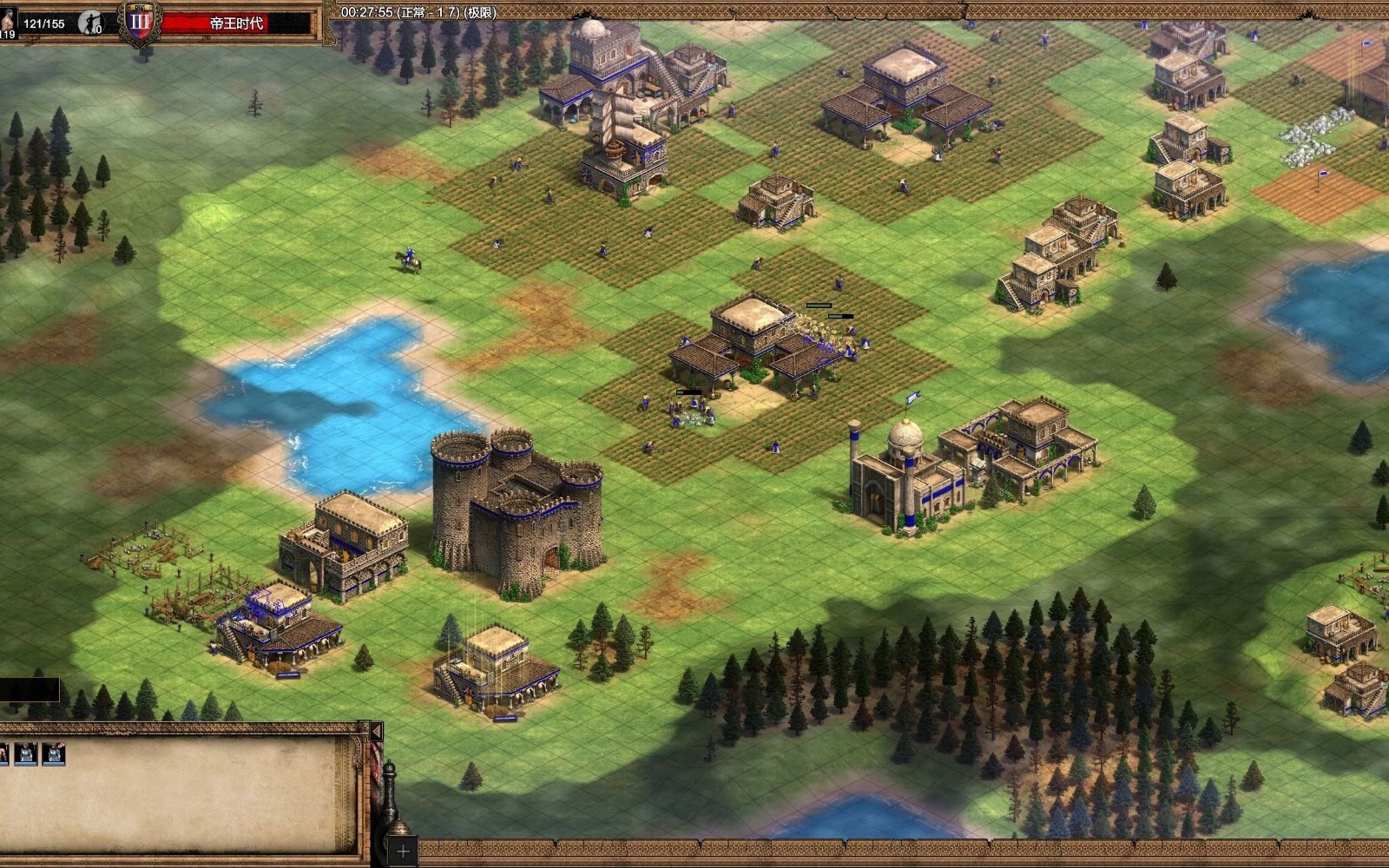The image size is (1389, 868).
Task: Click the idle villager icon
Action: [x=89, y=23]
